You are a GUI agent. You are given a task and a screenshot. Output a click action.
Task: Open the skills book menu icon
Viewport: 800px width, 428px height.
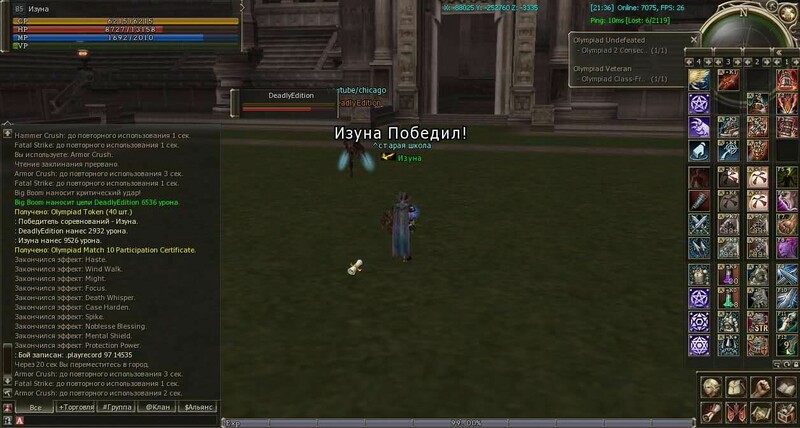785,387
